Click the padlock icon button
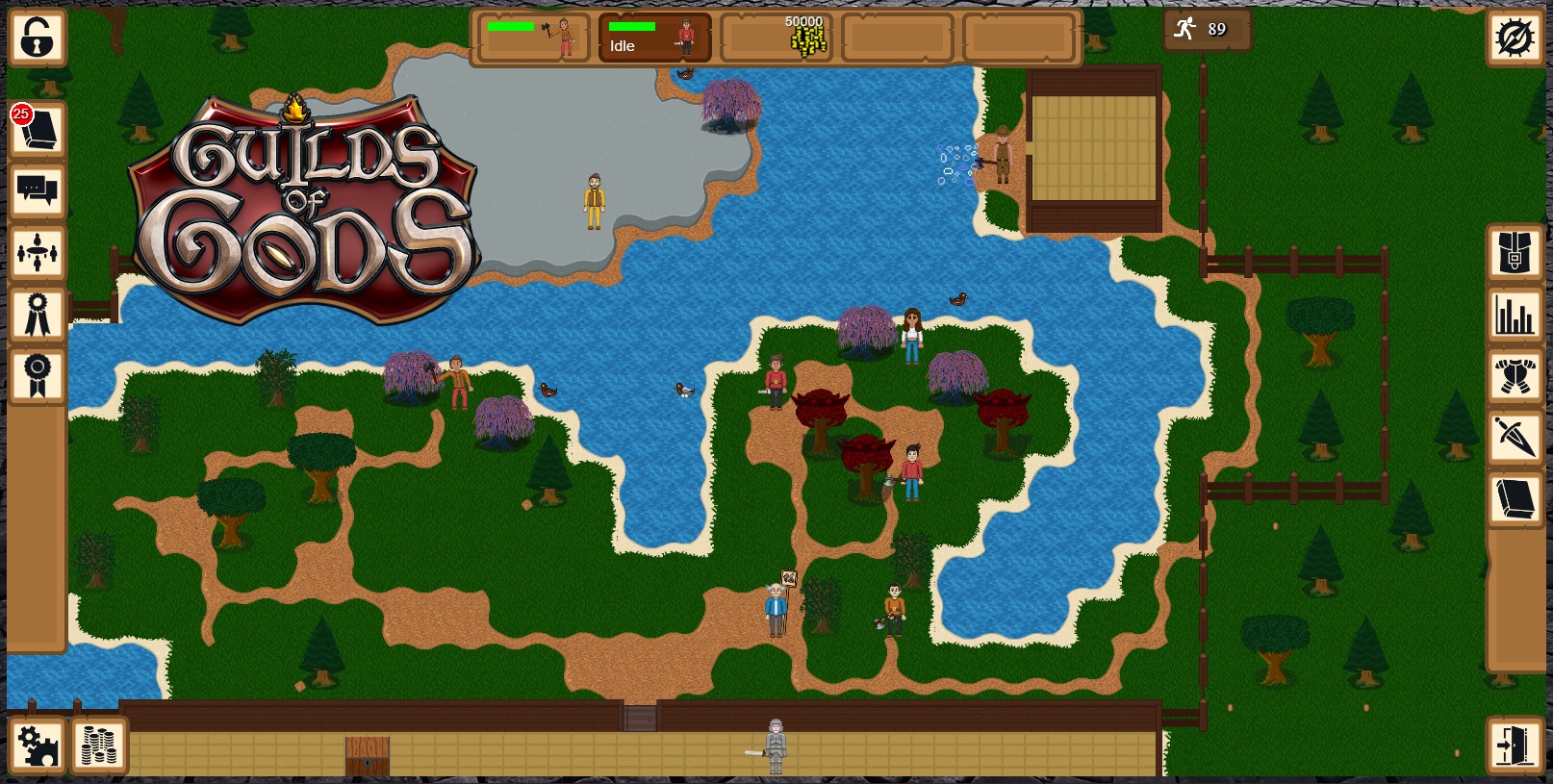Screen dimensions: 1553x784 click(x=38, y=38)
